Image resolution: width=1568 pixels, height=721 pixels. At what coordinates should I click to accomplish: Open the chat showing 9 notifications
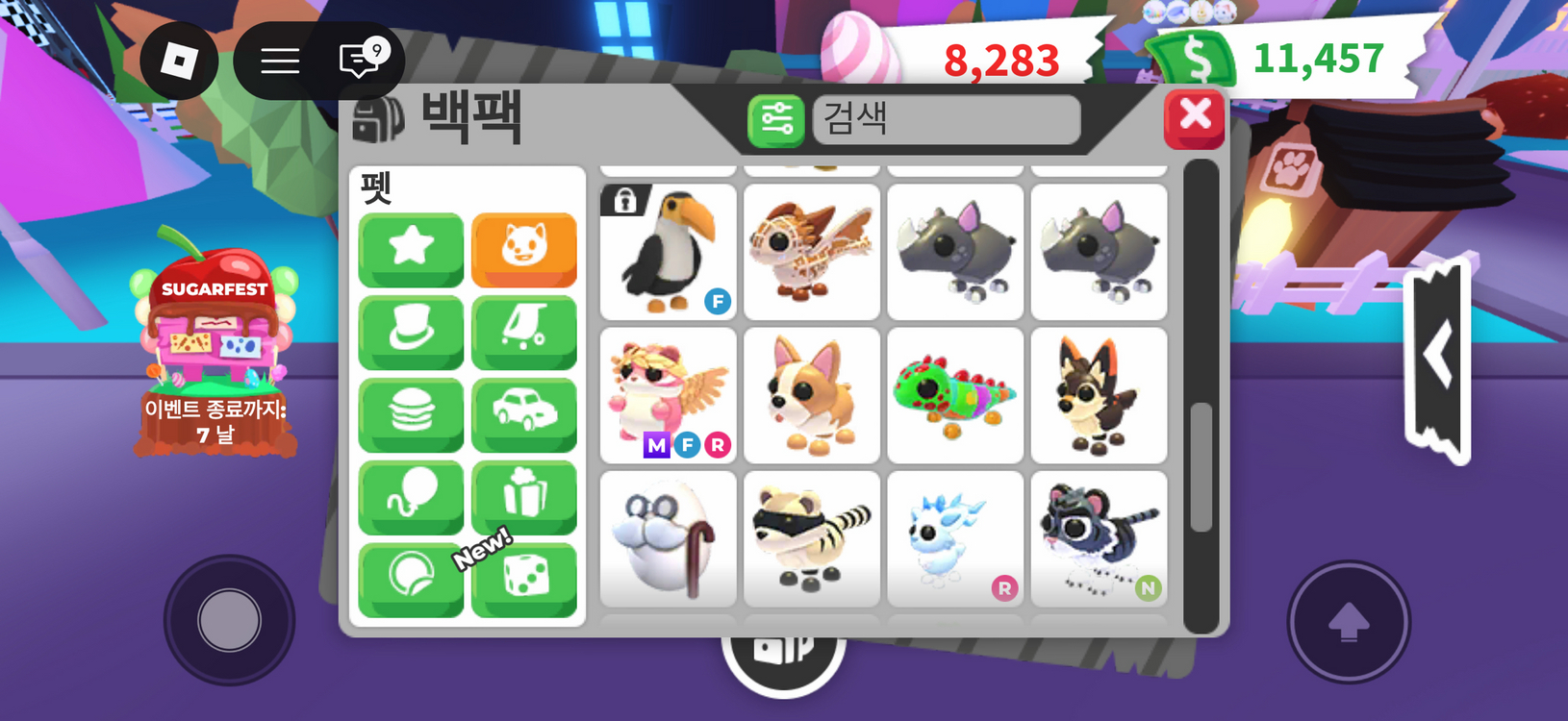coord(356,61)
